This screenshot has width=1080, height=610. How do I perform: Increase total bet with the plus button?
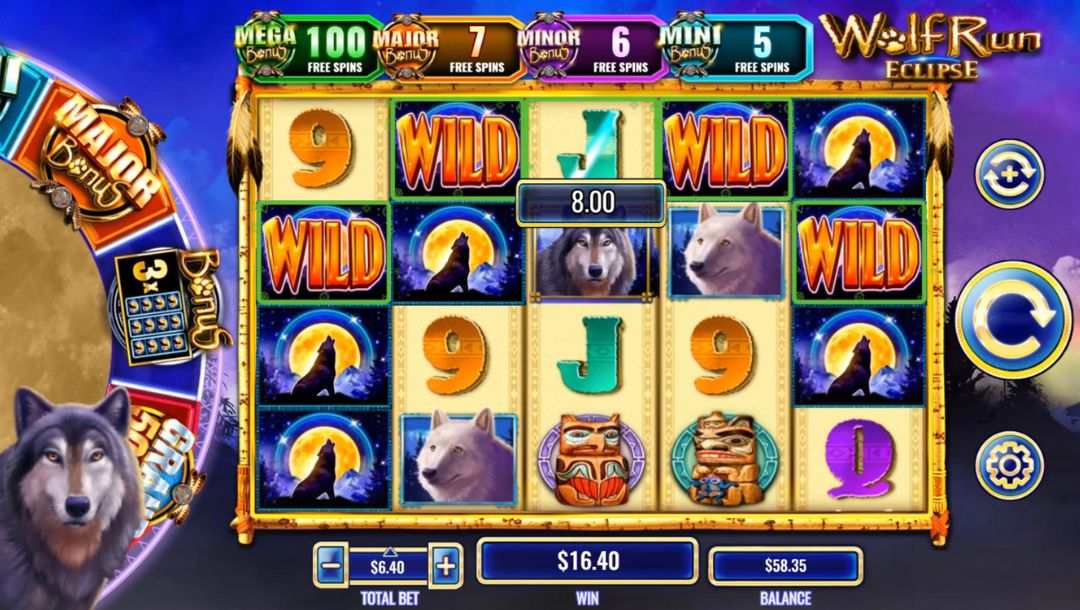[445, 567]
